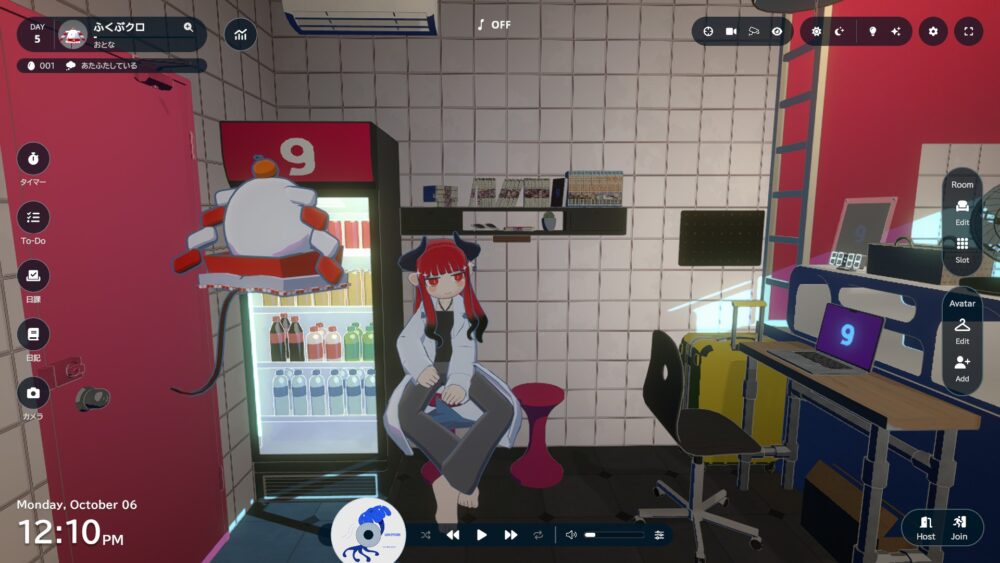Screen dimensions: 1000x563
Task: Click the video camera view icon
Action: (x=731, y=32)
